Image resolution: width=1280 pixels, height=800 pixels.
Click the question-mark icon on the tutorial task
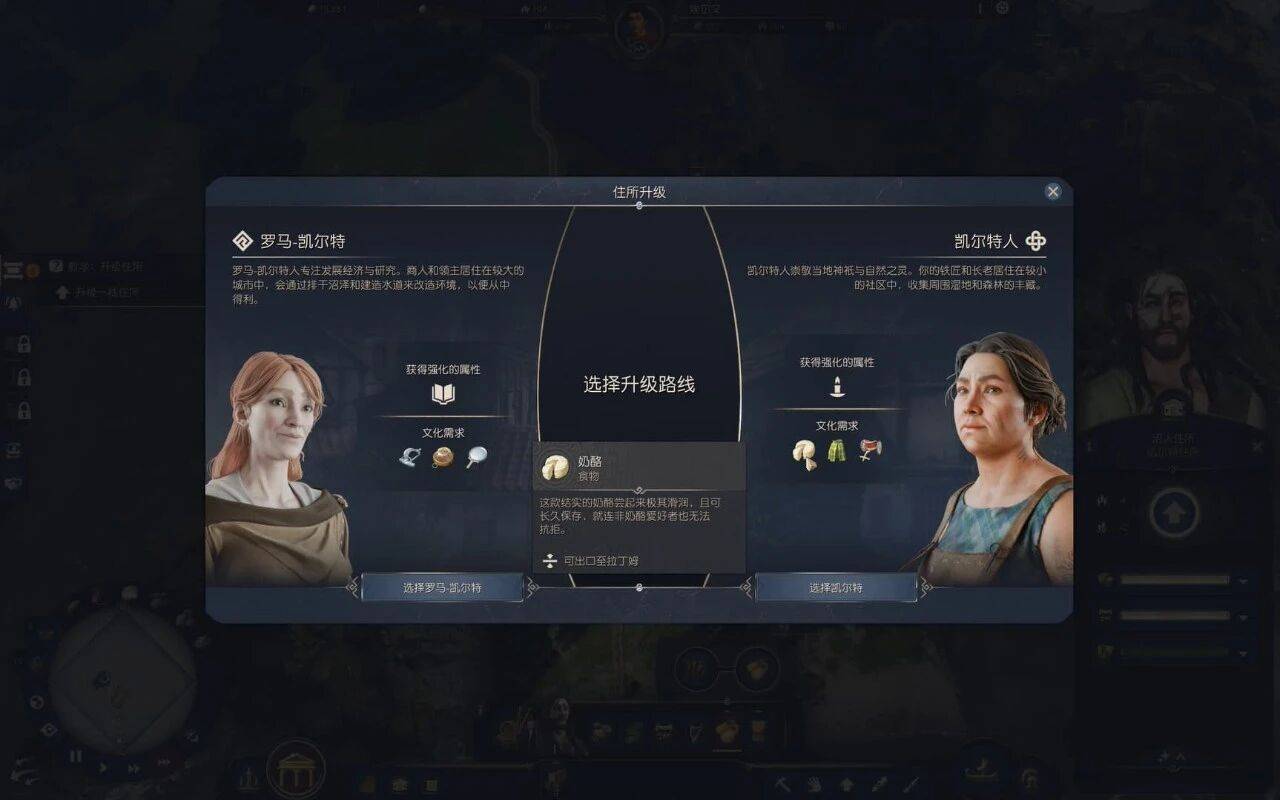click(56, 266)
